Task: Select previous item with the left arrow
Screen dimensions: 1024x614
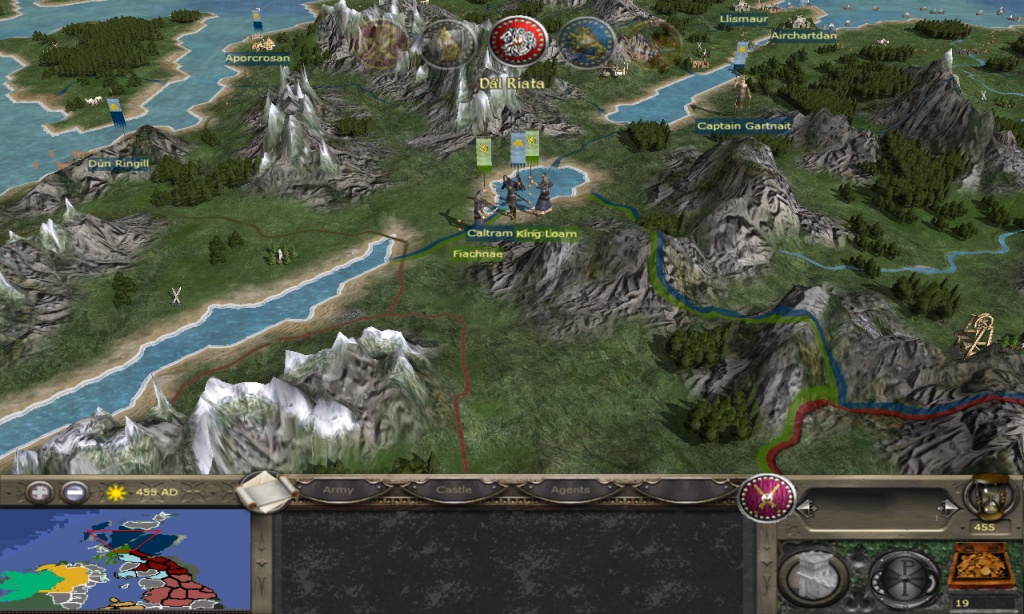Action: [x=801, y=509]
